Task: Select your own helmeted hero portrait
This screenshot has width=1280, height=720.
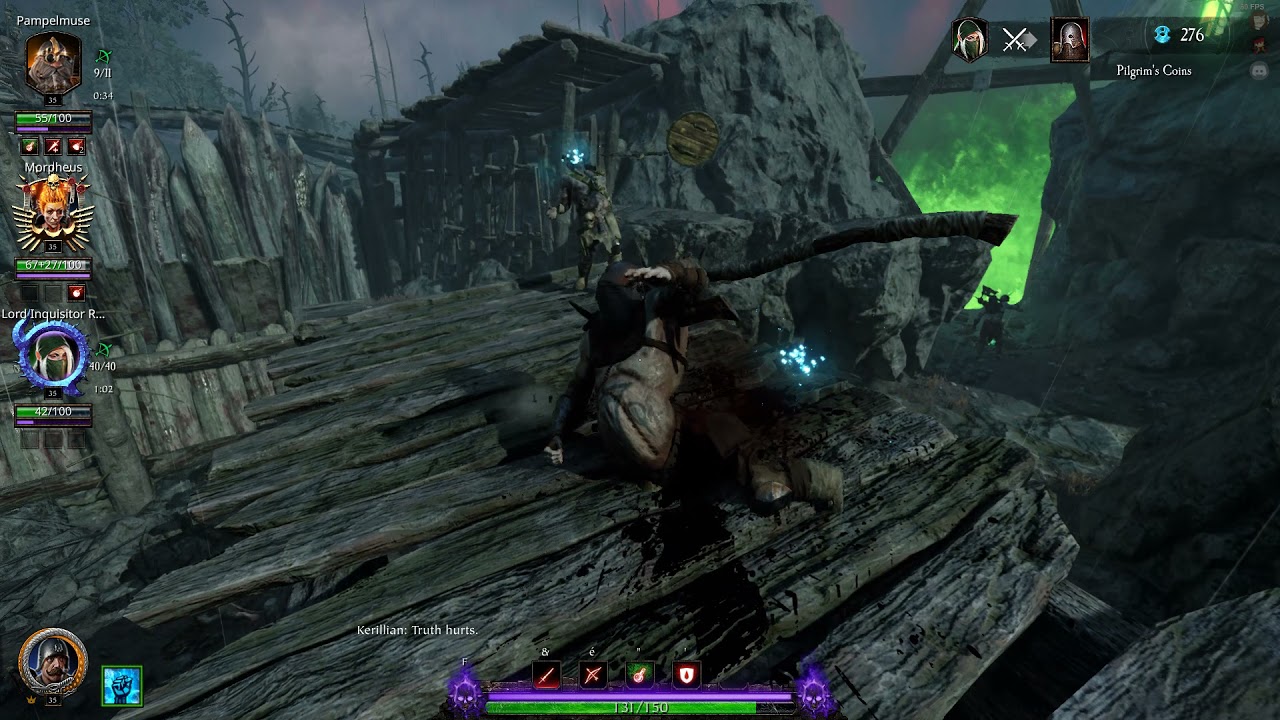Action: point(52,663)
